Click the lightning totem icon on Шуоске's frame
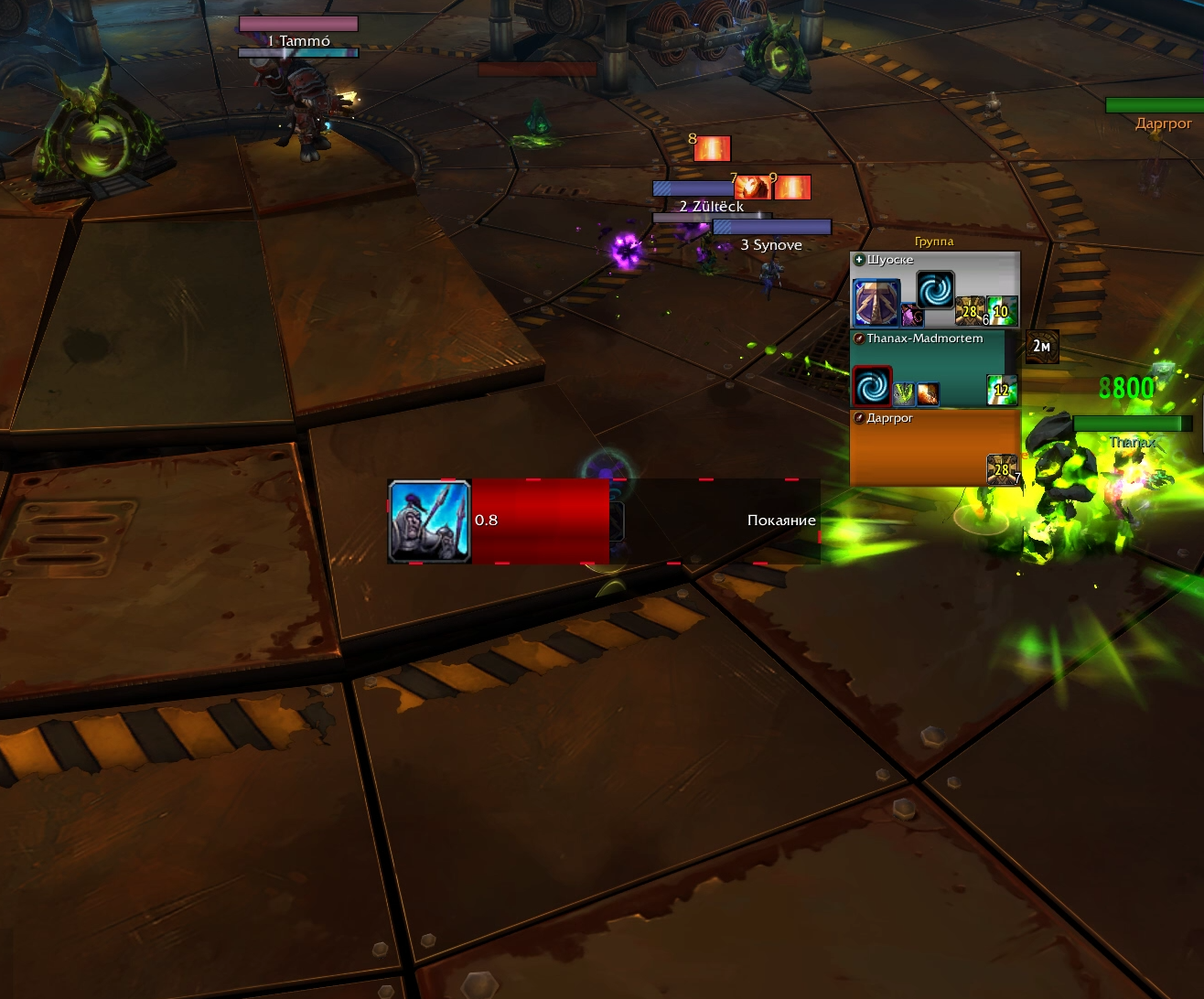1204x999 pixels. pos(876,304)
